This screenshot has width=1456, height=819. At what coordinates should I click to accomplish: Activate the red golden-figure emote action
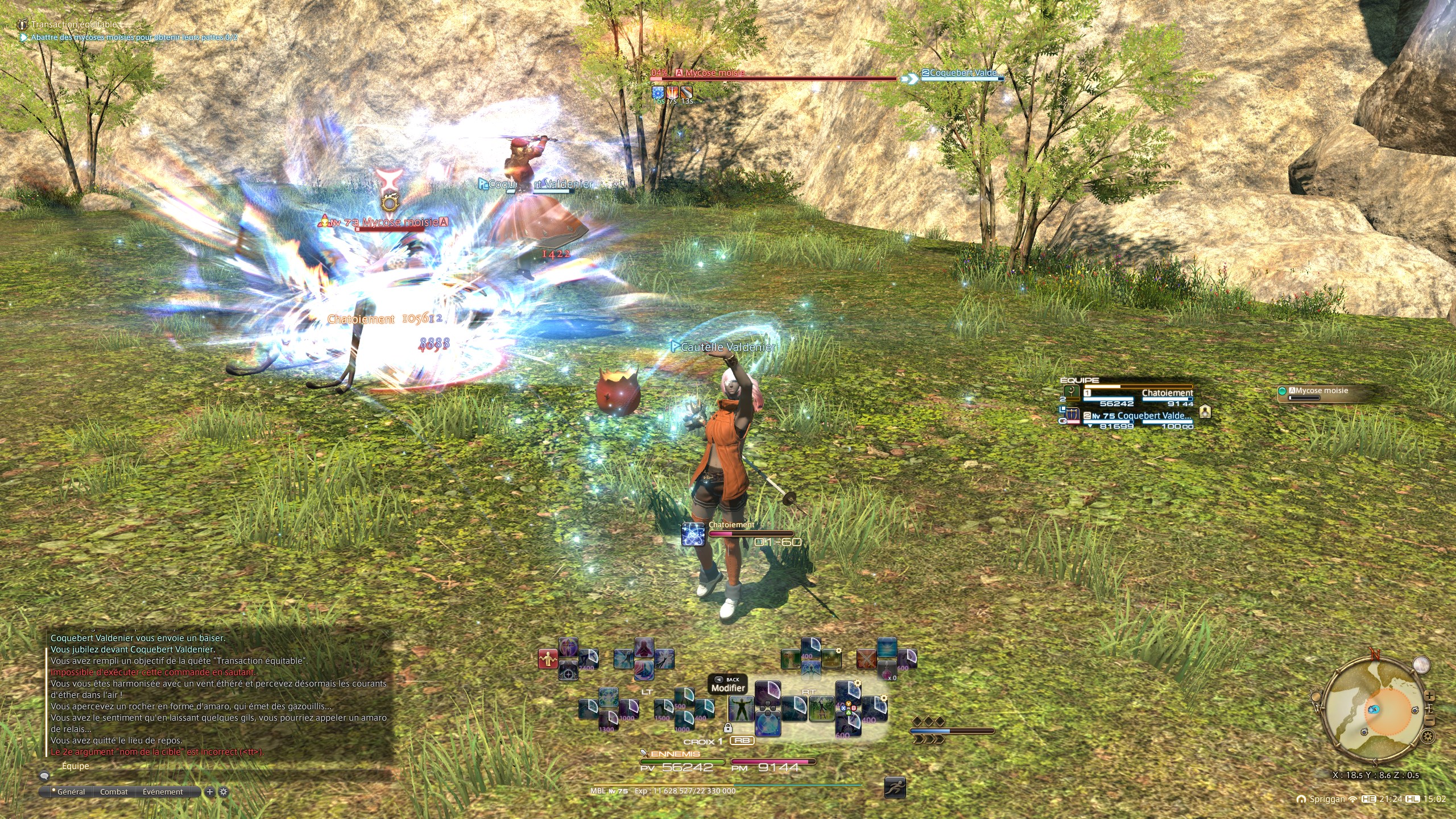click(548, 659)
